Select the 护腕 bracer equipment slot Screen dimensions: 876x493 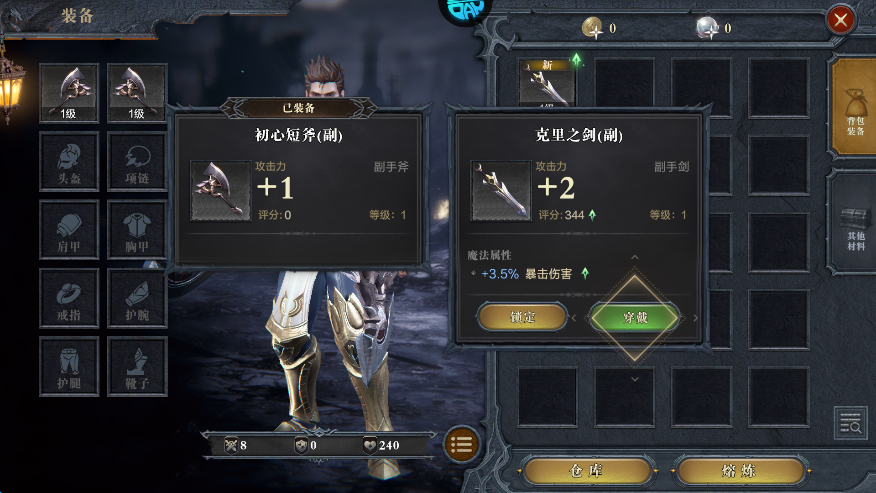(137, 298)
